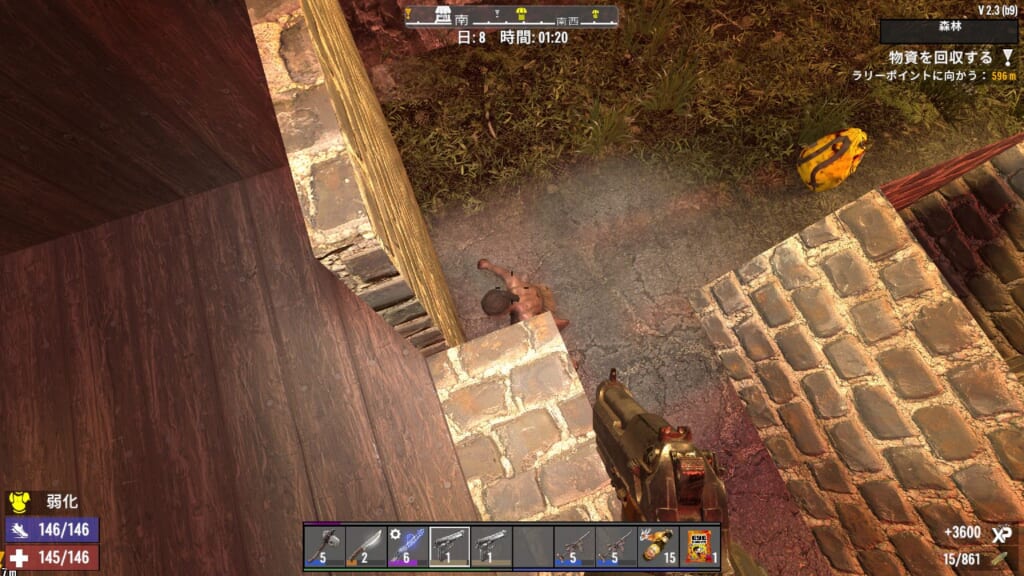
Task: Select the highlighted pistol hotbar slot
Action: tap(449, 547)
